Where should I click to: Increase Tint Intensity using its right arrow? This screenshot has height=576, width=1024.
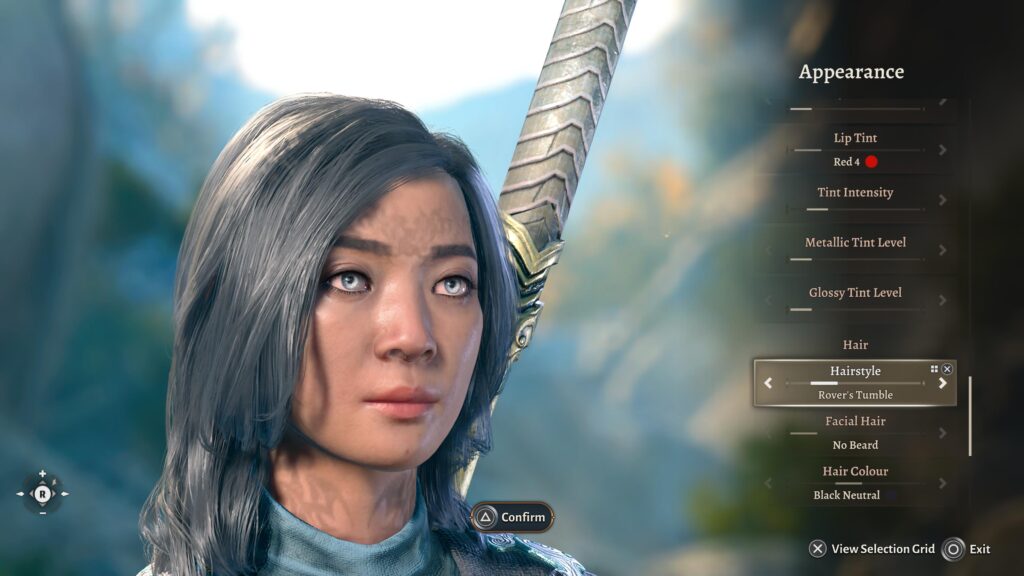(x=942, y=200)
